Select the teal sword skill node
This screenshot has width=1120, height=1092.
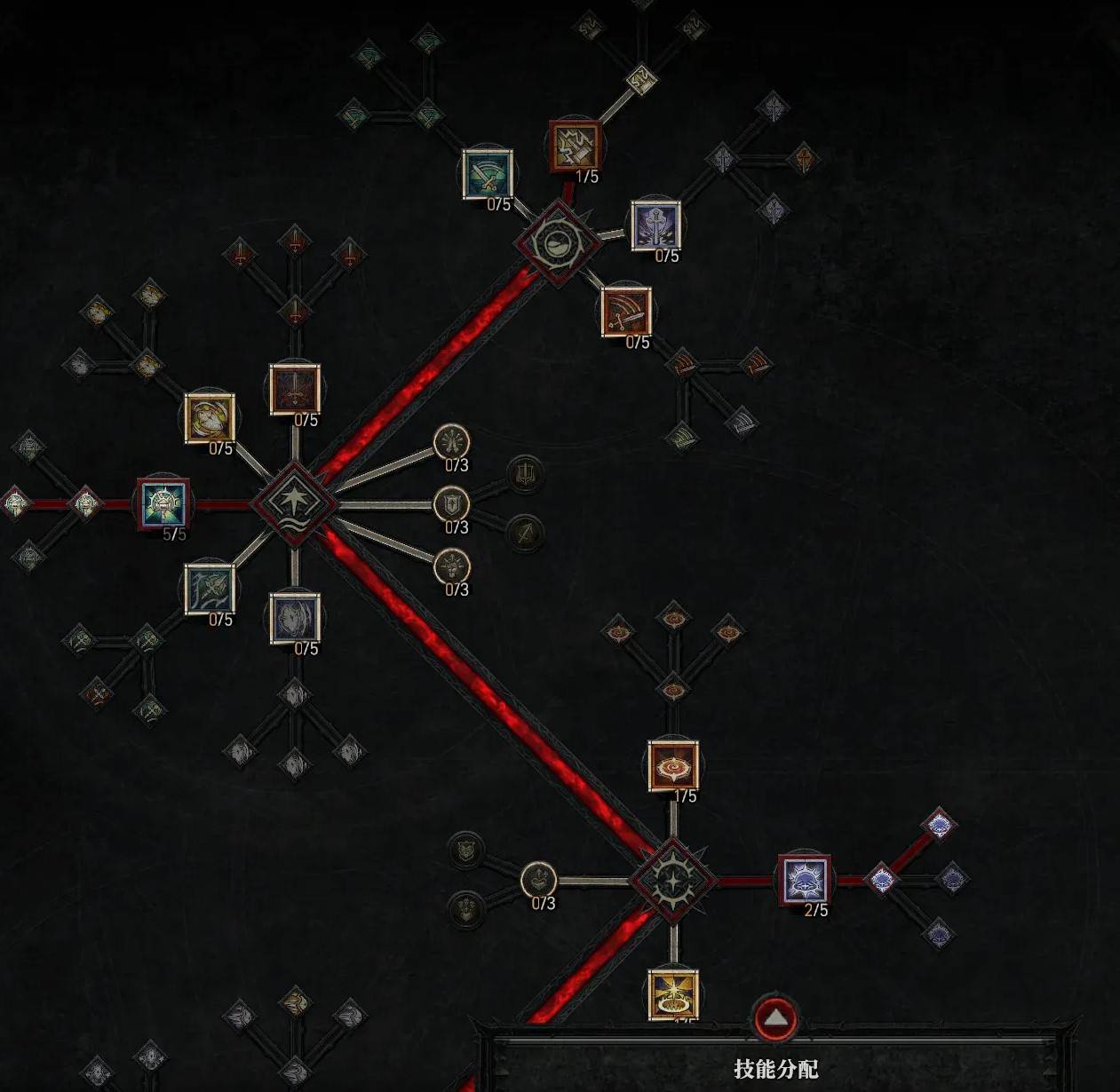[x=488, y=174]
